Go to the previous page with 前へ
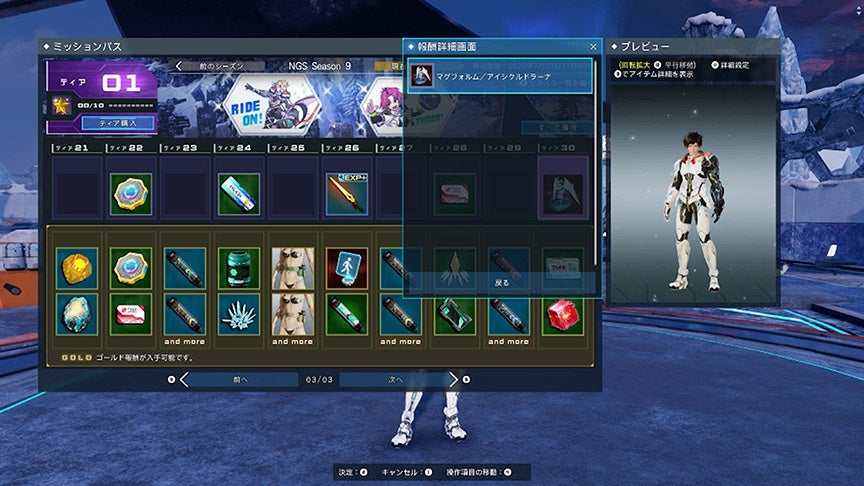The height and width of the screenshot is (486, 864). (x=240, y=380)
